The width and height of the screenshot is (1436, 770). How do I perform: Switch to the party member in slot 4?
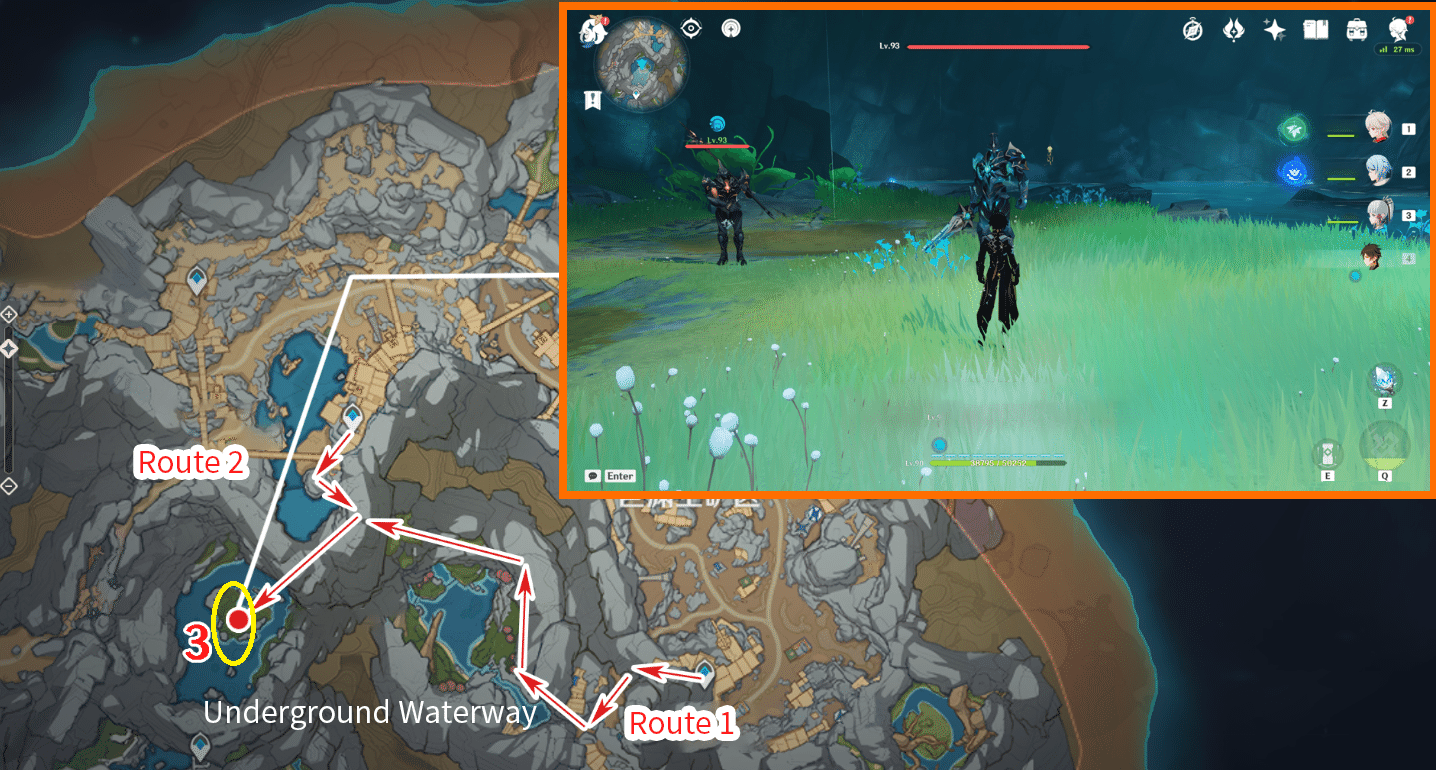coord(1376,256)
